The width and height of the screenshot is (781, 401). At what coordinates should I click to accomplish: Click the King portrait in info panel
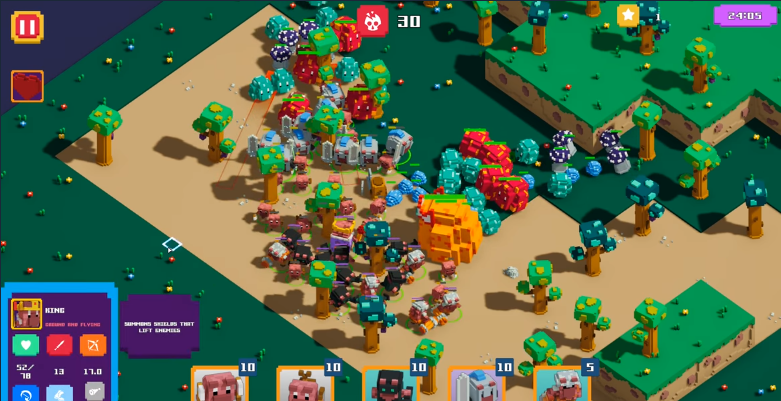pyautogui.click(x=26, y=314)
